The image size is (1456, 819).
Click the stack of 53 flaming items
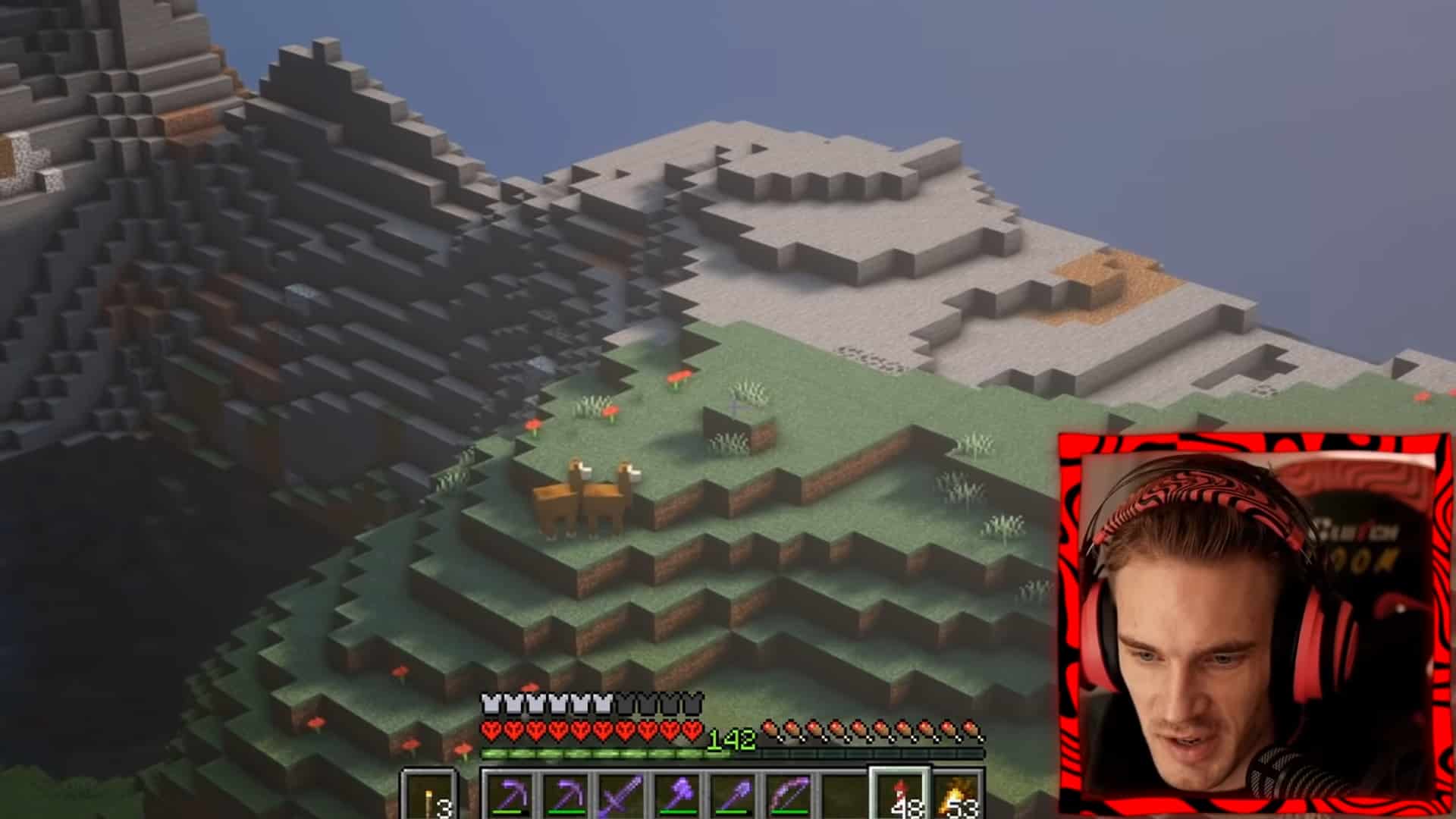(957, 796)
